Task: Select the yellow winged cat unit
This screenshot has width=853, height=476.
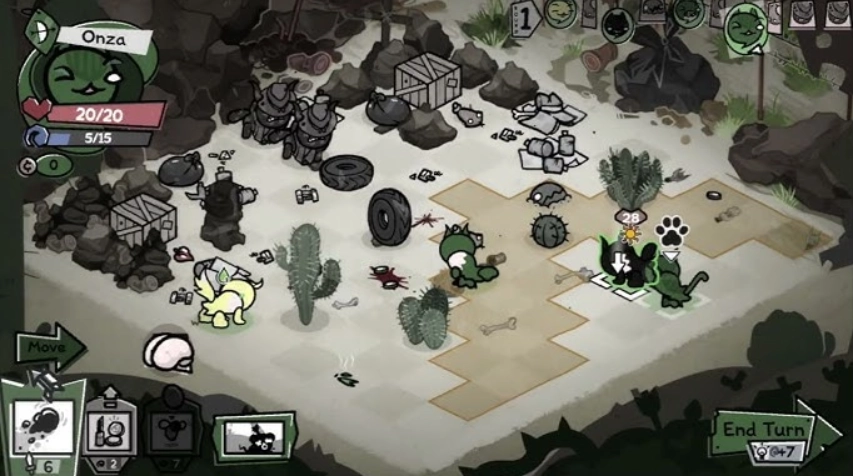Action: (x=226, y=296)
